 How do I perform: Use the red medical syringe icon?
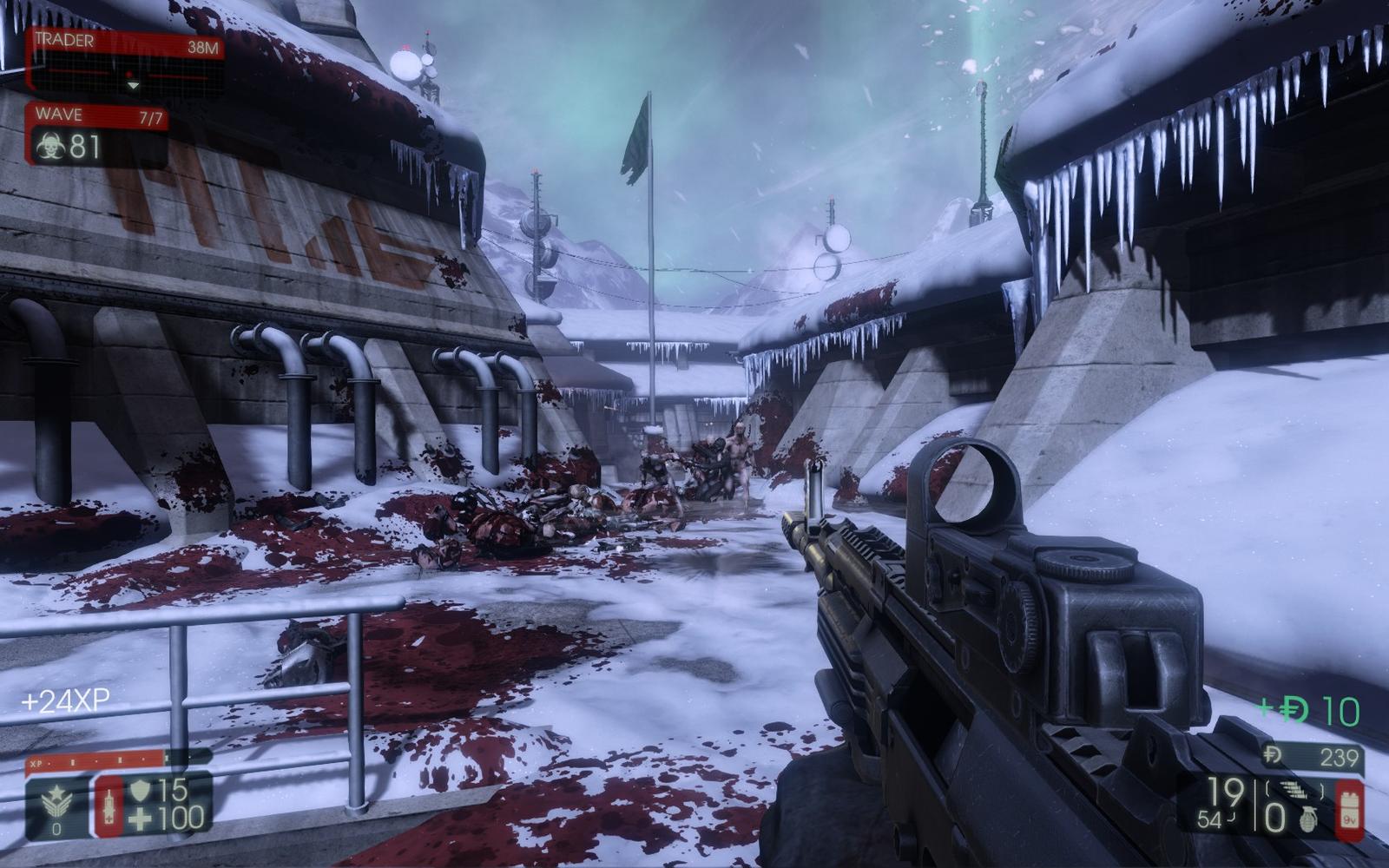coord(109,805)
